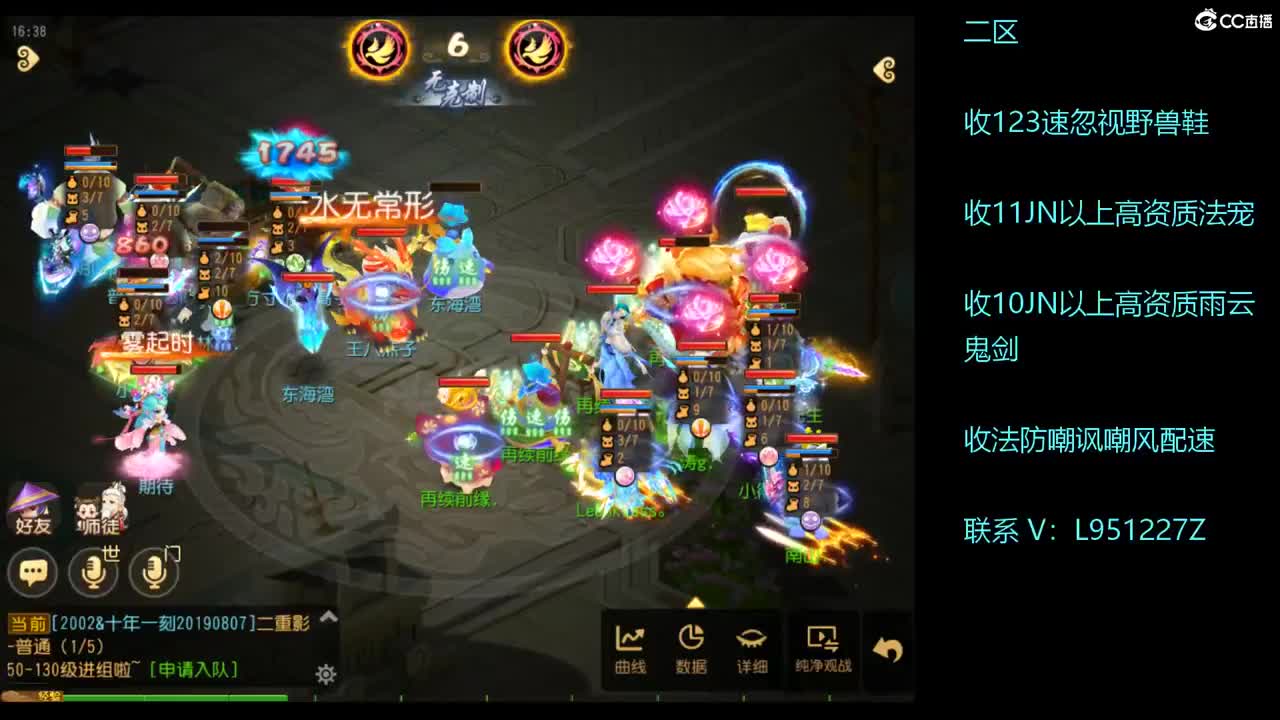The height and width of the screenshot is (720, 1280).
Task: Toggle 详细 eye visibility for battle details
Action: (752, 645)
